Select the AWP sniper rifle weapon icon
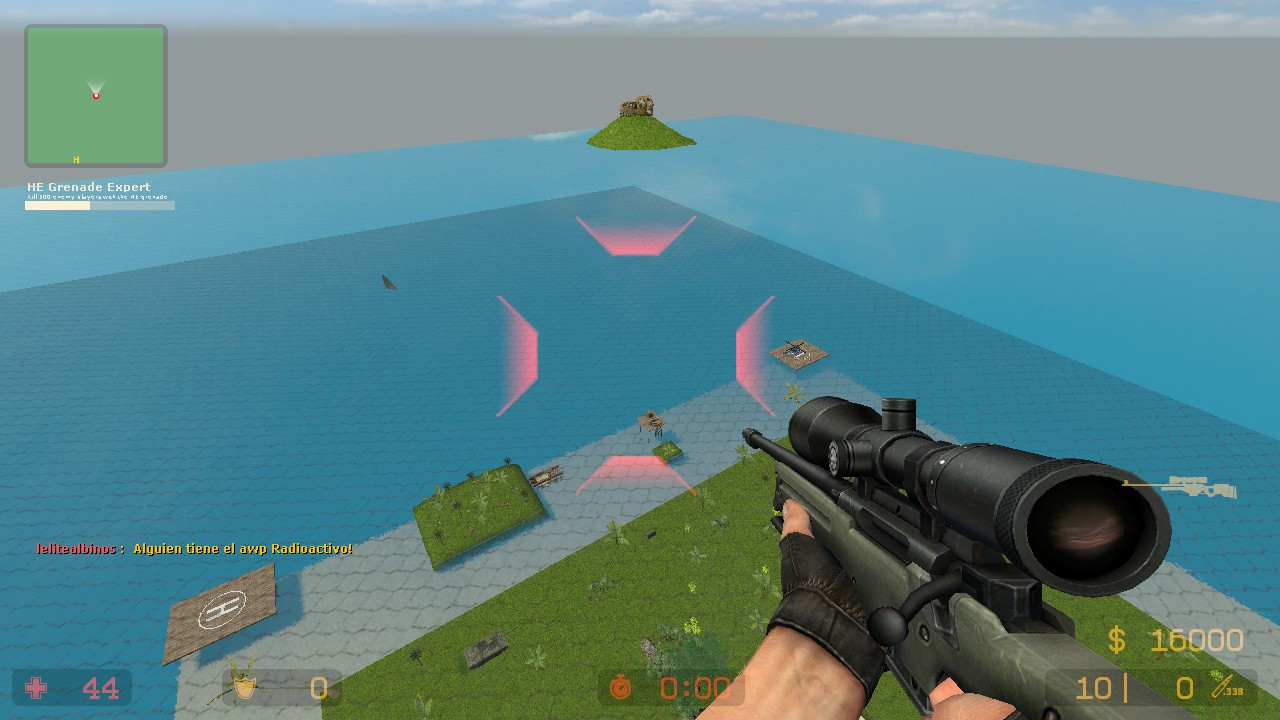Viewport: 1280px width, 720px height. pos(1180,487)
